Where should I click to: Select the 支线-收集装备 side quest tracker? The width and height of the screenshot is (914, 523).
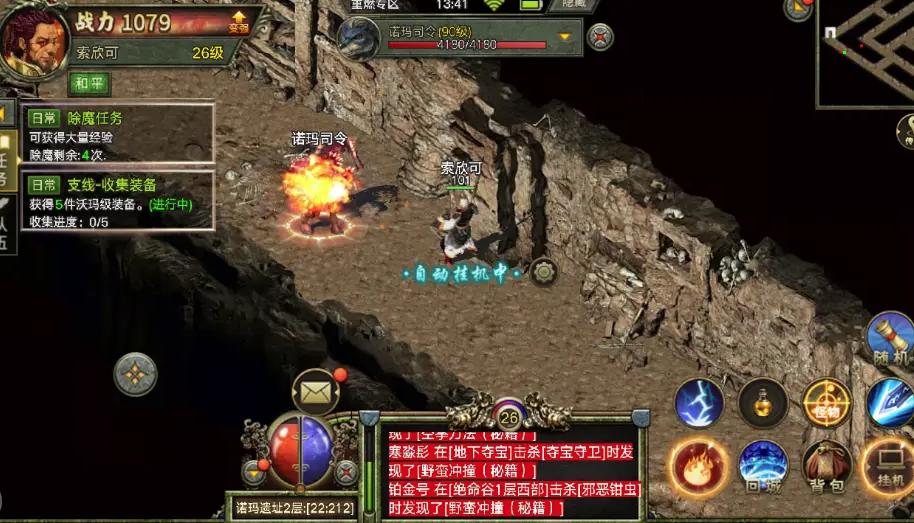[x=118, y=202]
